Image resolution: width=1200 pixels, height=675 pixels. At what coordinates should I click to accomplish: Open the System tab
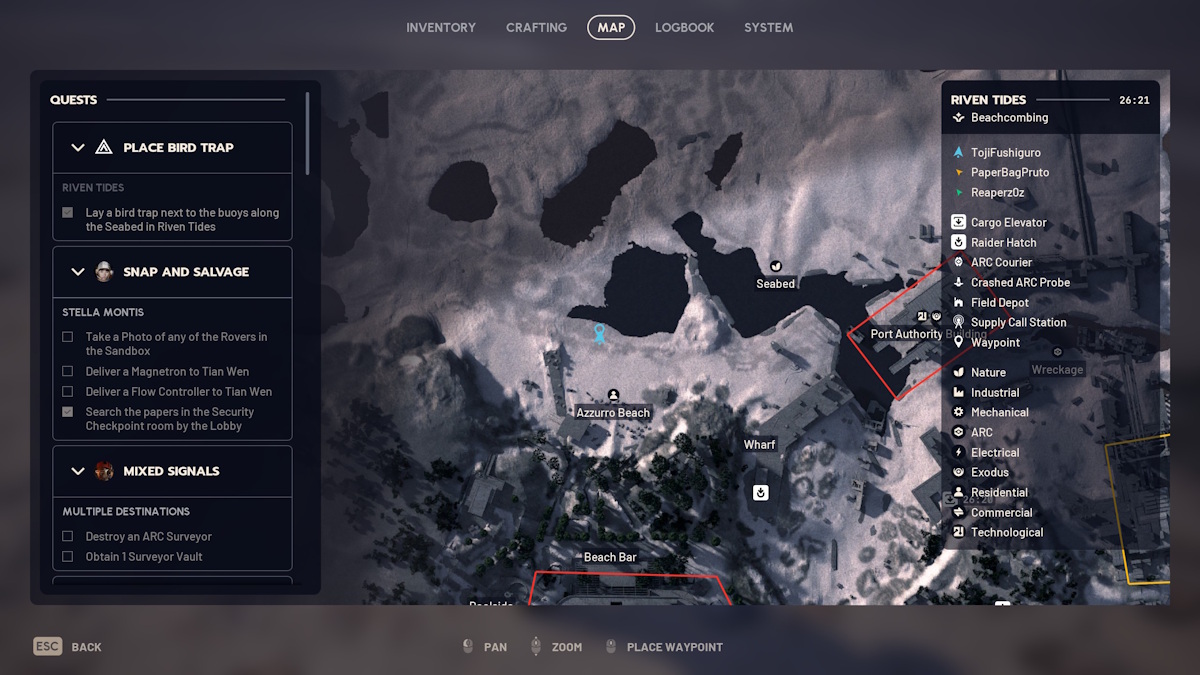click(768, 28)
